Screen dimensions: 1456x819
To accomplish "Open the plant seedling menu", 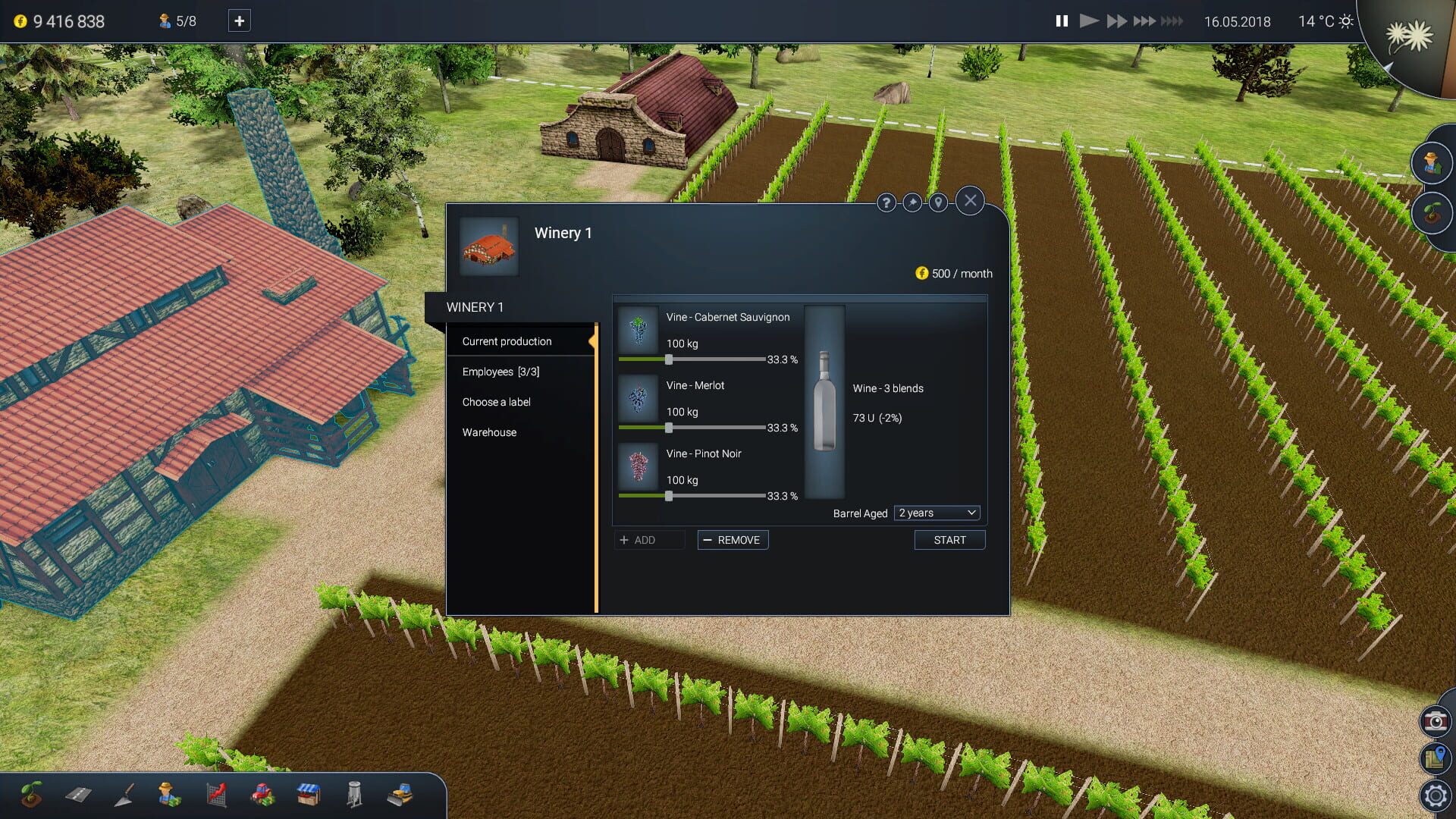I will 31,795.
